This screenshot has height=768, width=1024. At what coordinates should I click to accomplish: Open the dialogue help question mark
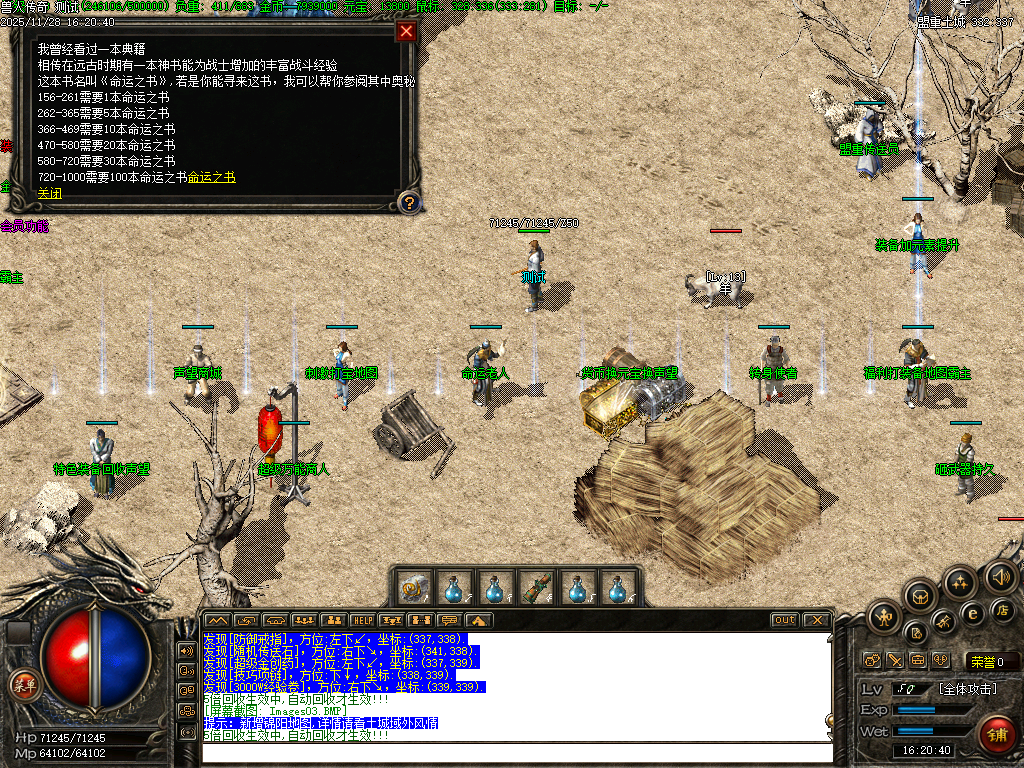408,203
